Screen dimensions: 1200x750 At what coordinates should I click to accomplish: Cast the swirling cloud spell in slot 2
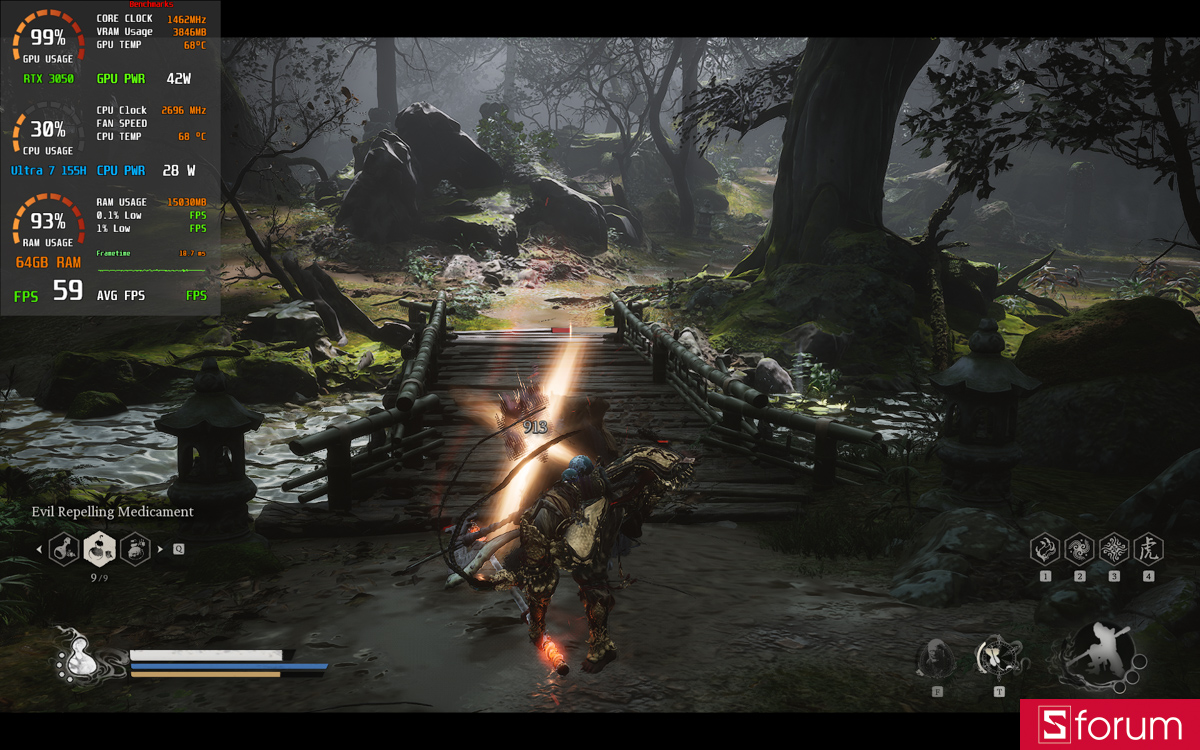pyautogui.click(x=1080, y=548)
